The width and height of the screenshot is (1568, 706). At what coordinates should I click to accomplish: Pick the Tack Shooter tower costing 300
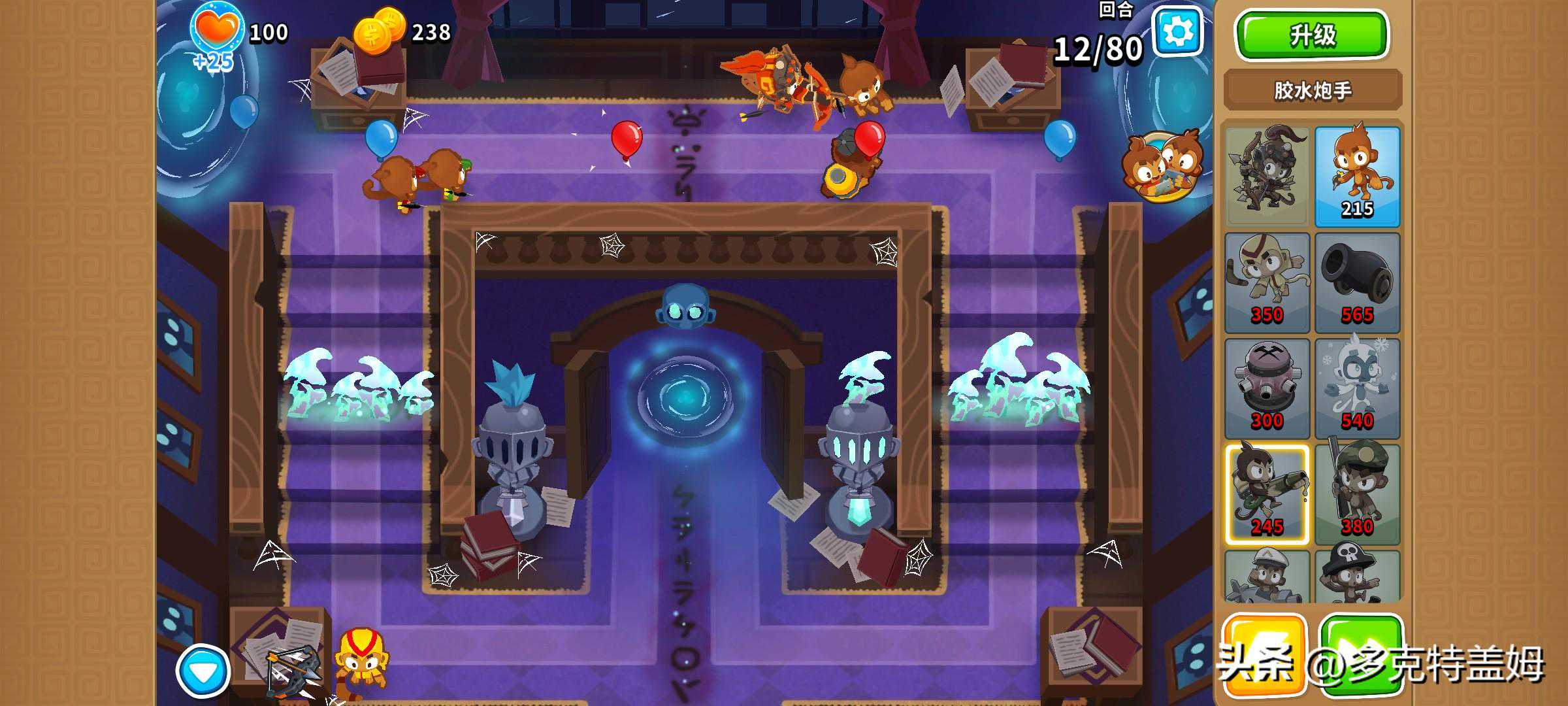coord(1267,388)
